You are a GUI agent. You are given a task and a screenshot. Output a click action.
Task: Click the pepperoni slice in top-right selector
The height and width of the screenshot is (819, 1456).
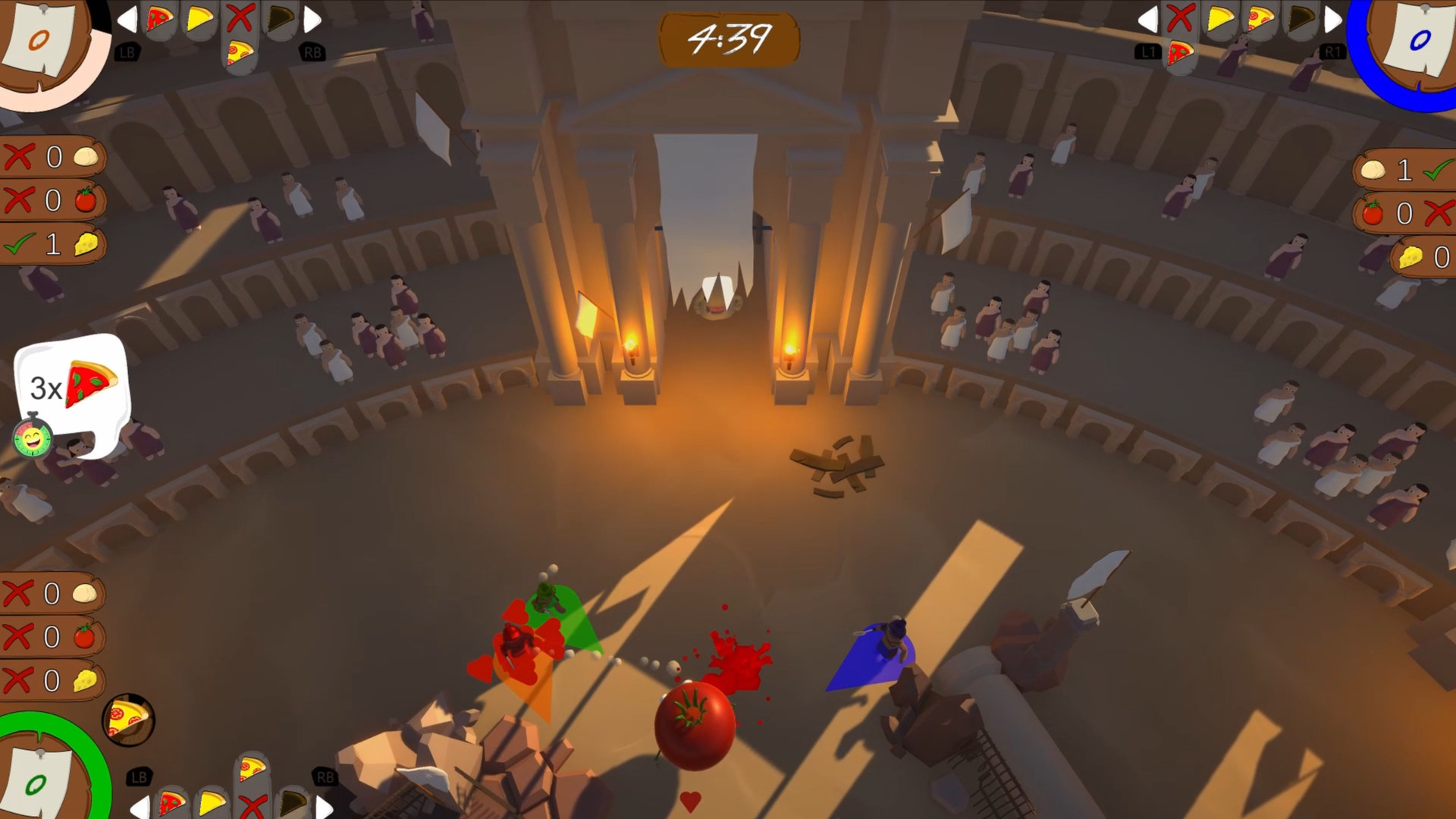click(1260, 17)
